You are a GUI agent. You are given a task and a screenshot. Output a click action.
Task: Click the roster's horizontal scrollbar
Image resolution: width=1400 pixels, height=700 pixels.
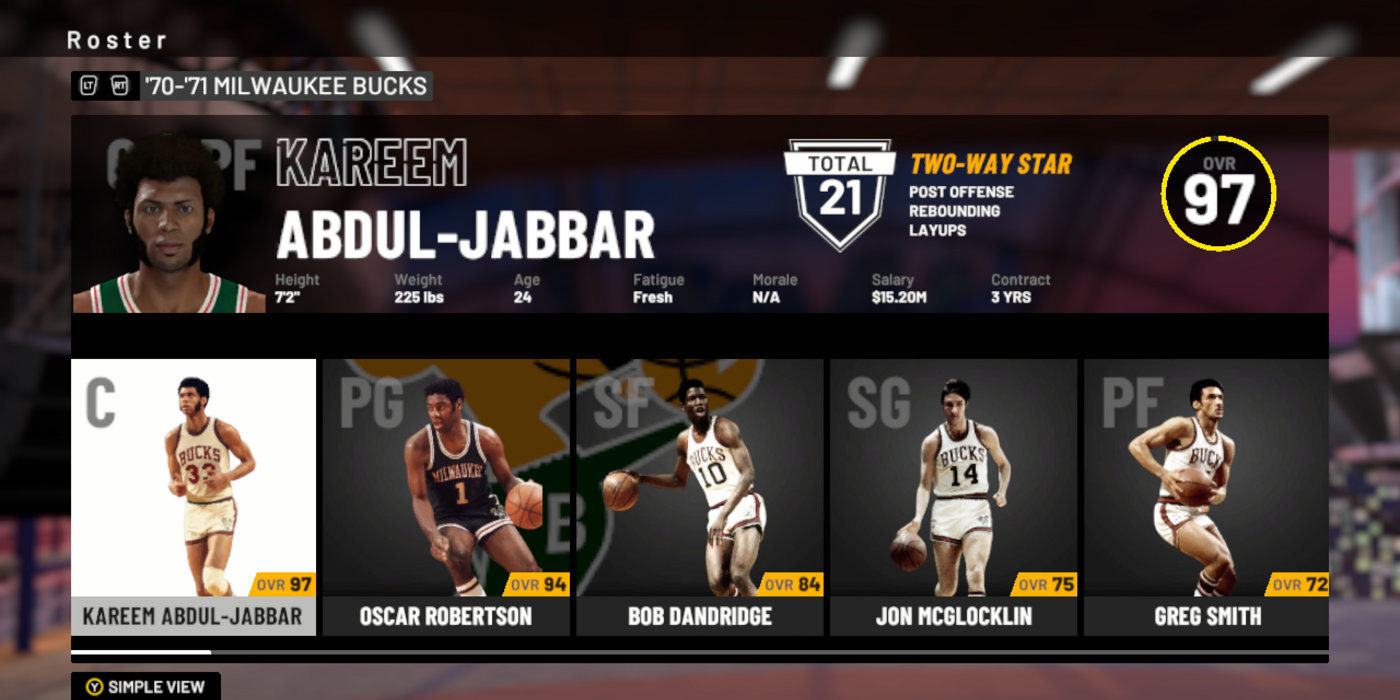(x=699, y=652)
